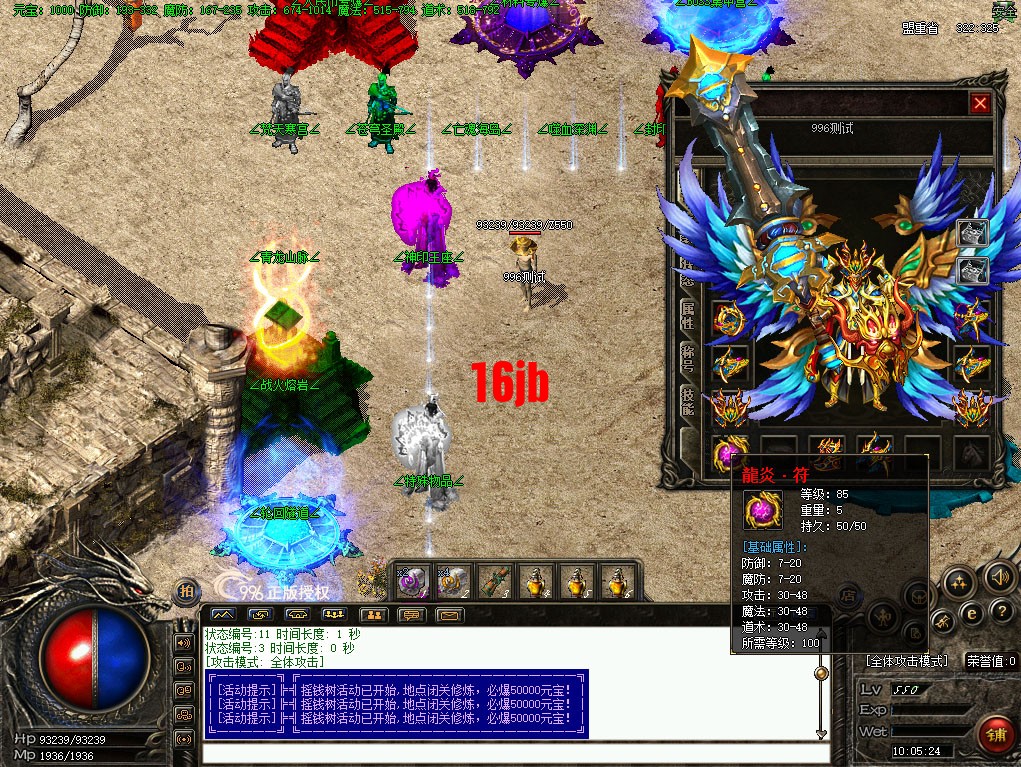1021x767 pixels.
Task: Drink the yellow potion in hotbar slot 6
Action: point(614,580)
